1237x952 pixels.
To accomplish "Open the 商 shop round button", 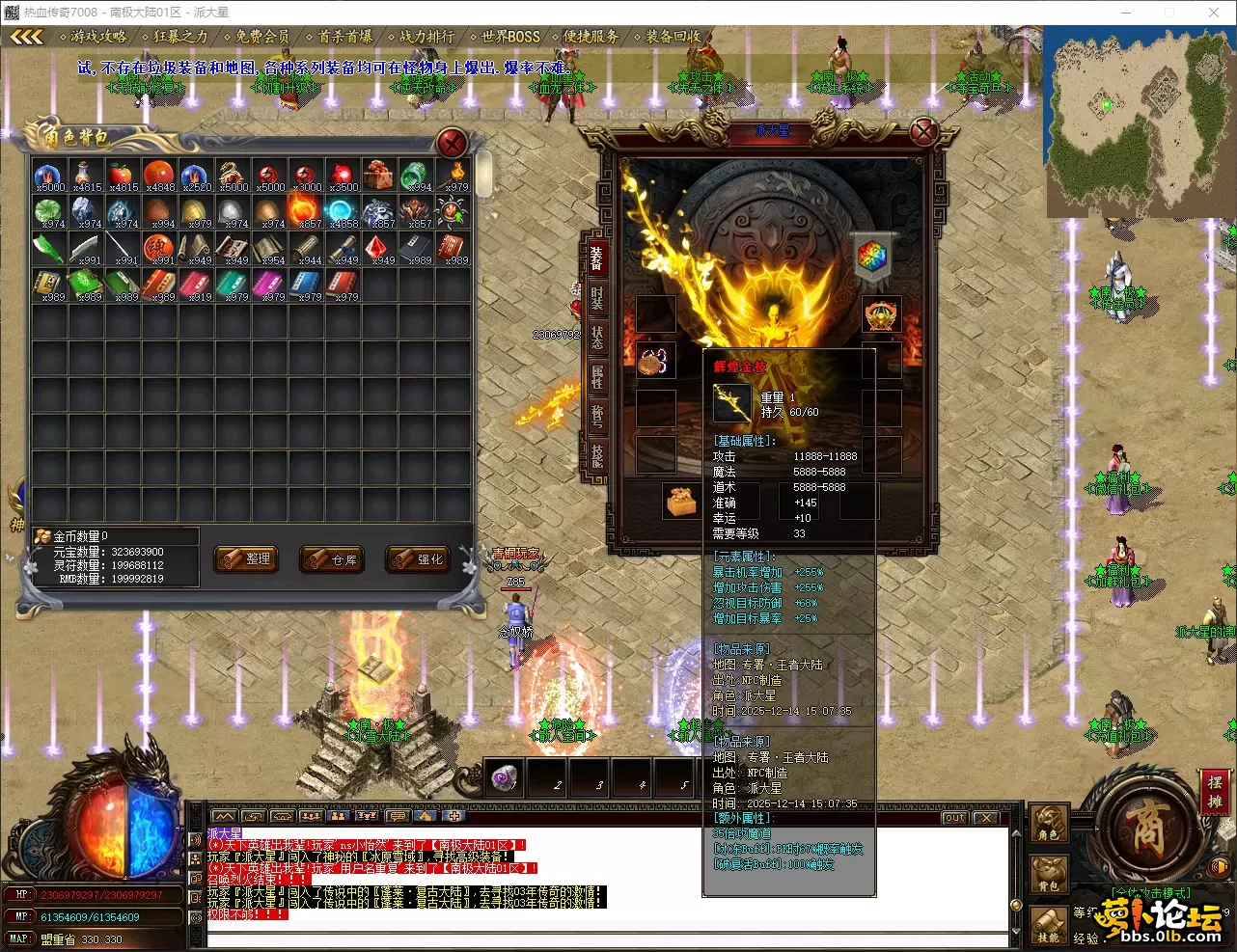I will tap(1145, 828).
